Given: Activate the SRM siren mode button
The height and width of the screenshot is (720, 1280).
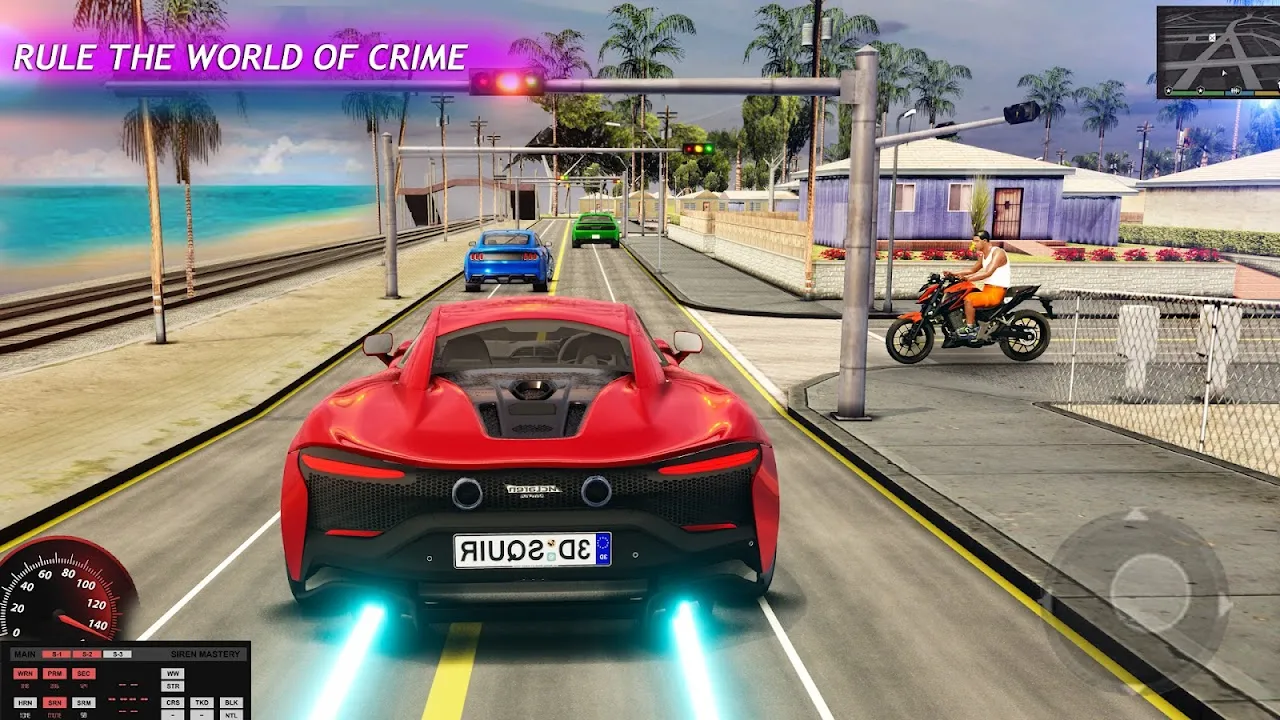Looking at the screenshot, I should pyautogui.click(x=84, y=703).
